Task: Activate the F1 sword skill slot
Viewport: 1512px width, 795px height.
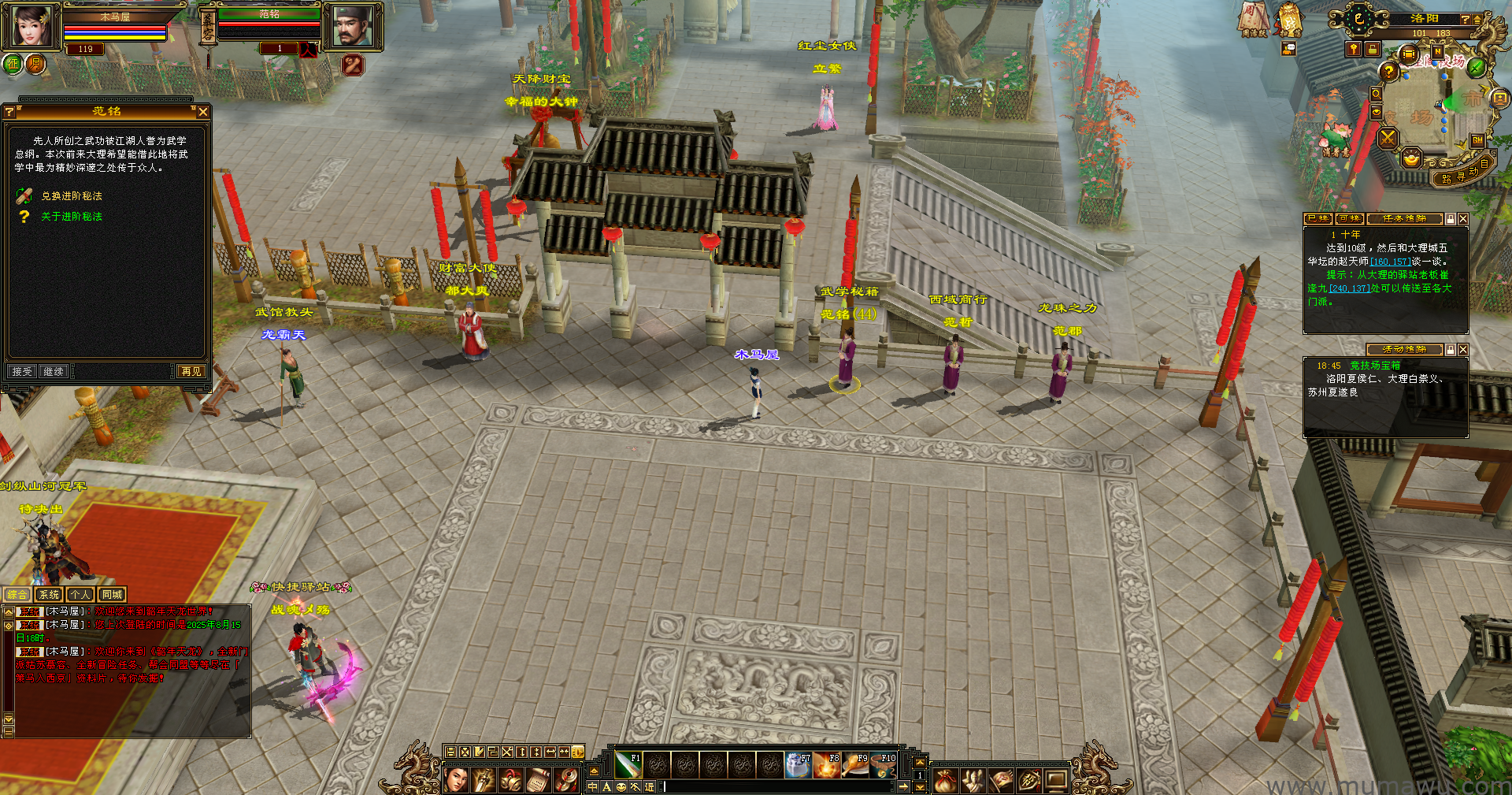Action: tap(628, 764)
